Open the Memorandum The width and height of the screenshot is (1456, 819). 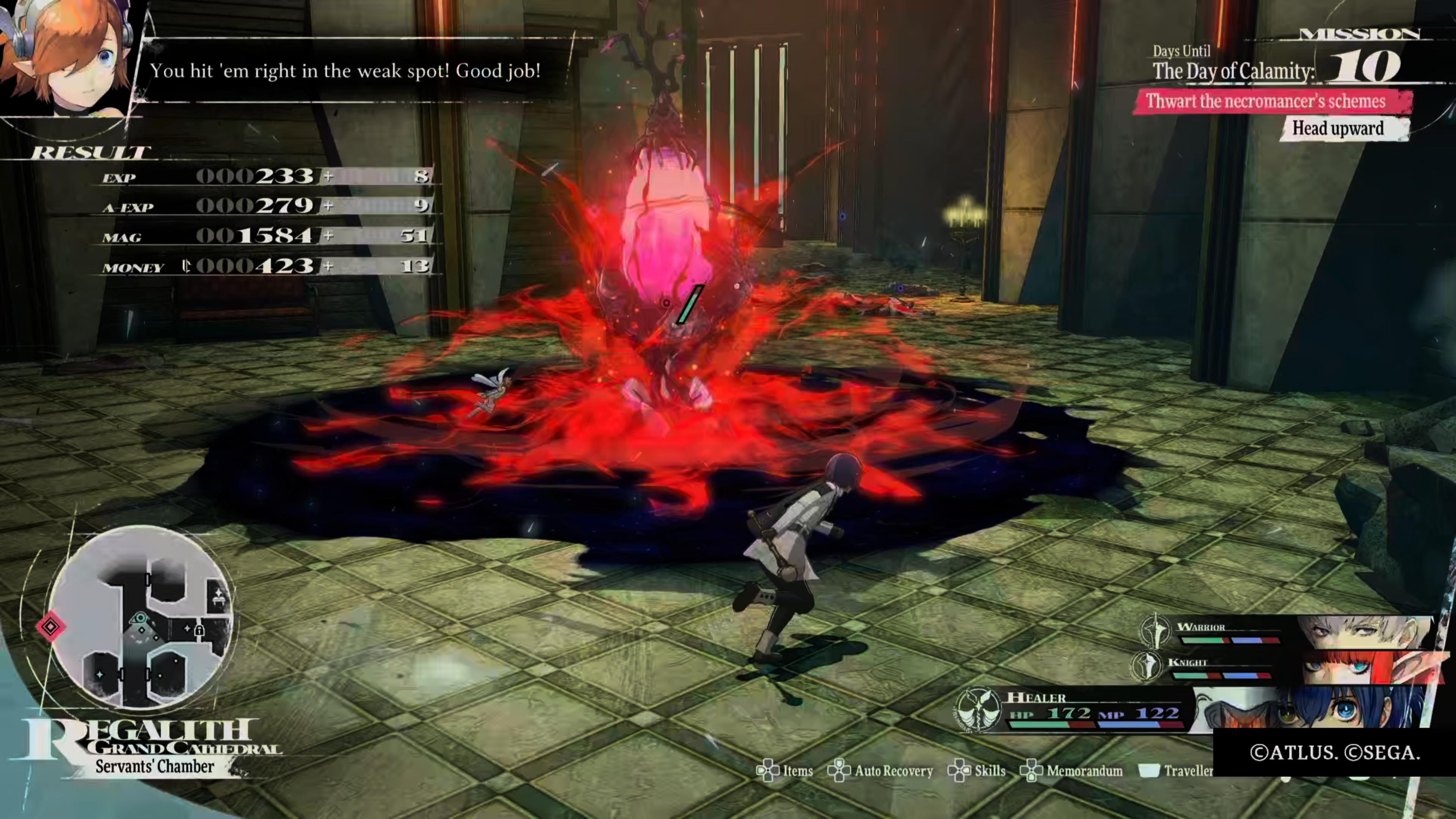1072,771
